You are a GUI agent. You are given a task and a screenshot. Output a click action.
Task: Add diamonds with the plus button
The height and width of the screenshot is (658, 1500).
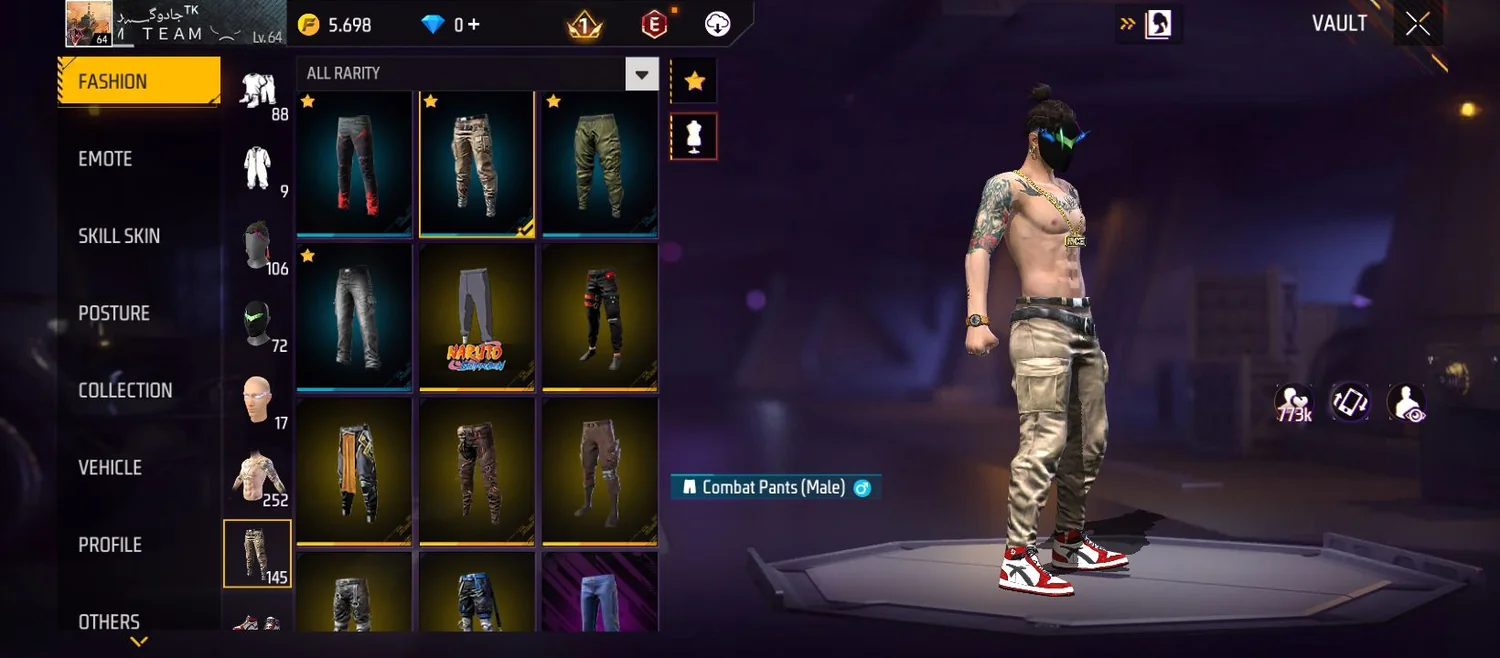(475, 25)
